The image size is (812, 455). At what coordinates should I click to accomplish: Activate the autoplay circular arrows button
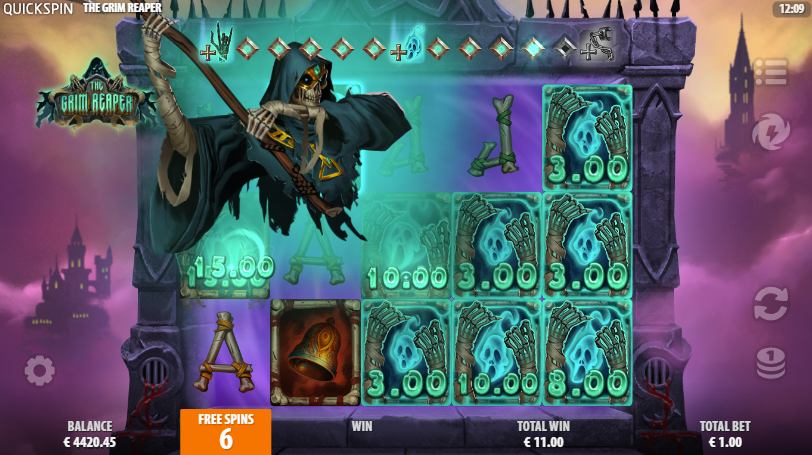[770, 303]
